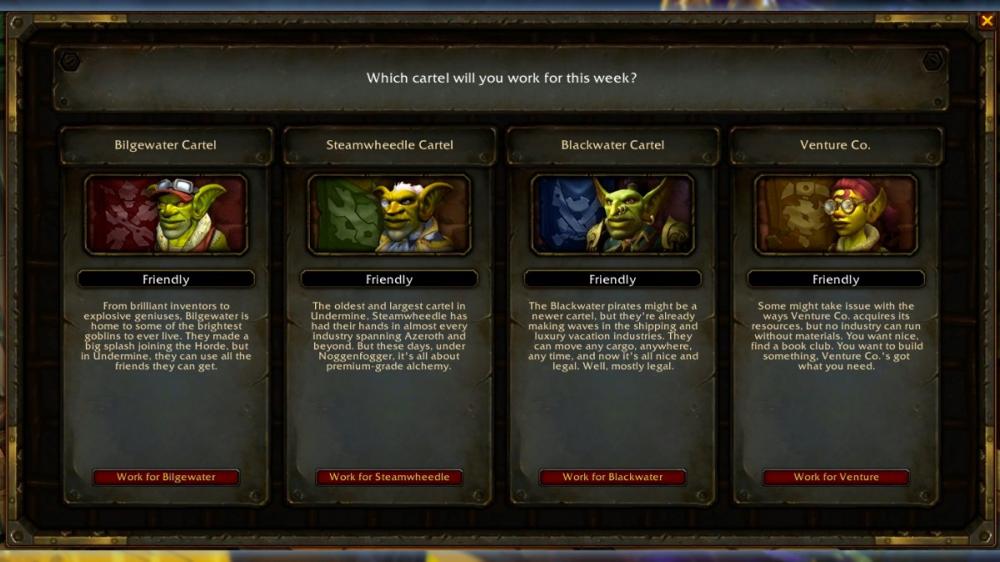
Task: Choose Work for Bilgewater
Action: 166,477
